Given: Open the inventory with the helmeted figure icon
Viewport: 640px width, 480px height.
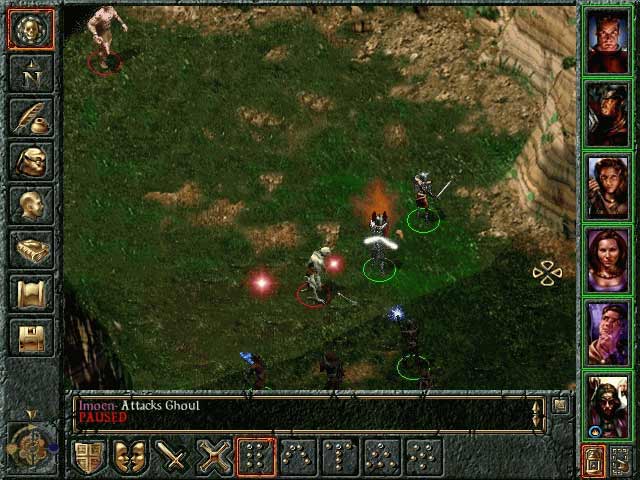Looking at the screenshot, I should tap(31, 161).
